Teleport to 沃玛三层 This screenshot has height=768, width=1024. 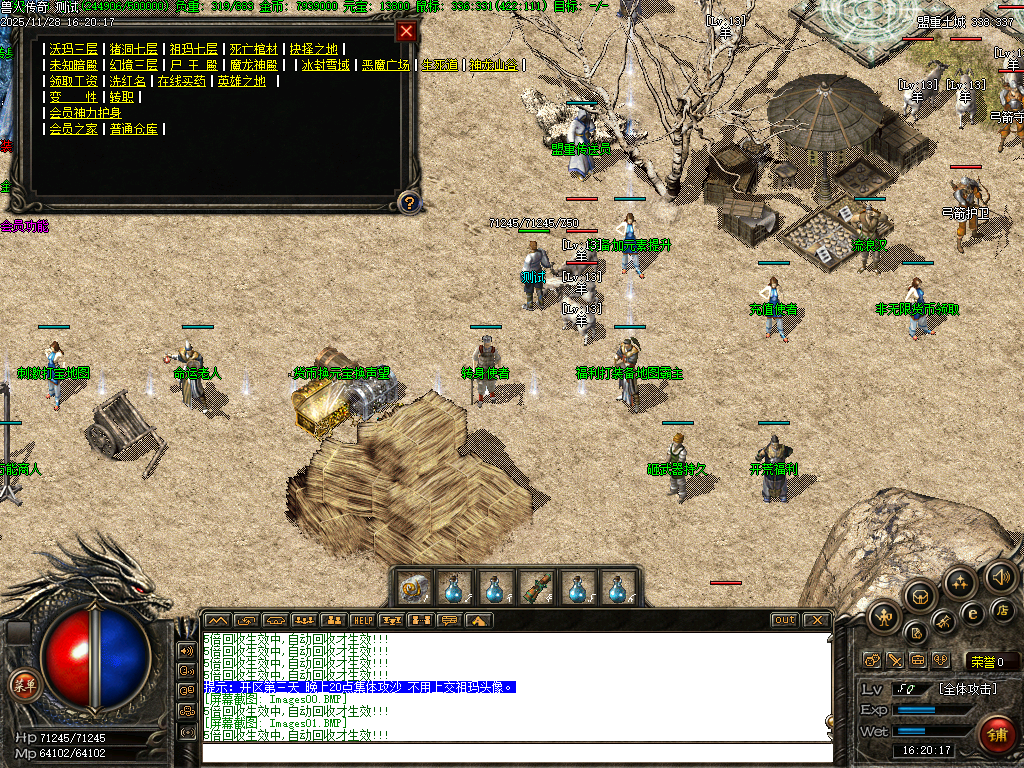(x=75, y=49)
